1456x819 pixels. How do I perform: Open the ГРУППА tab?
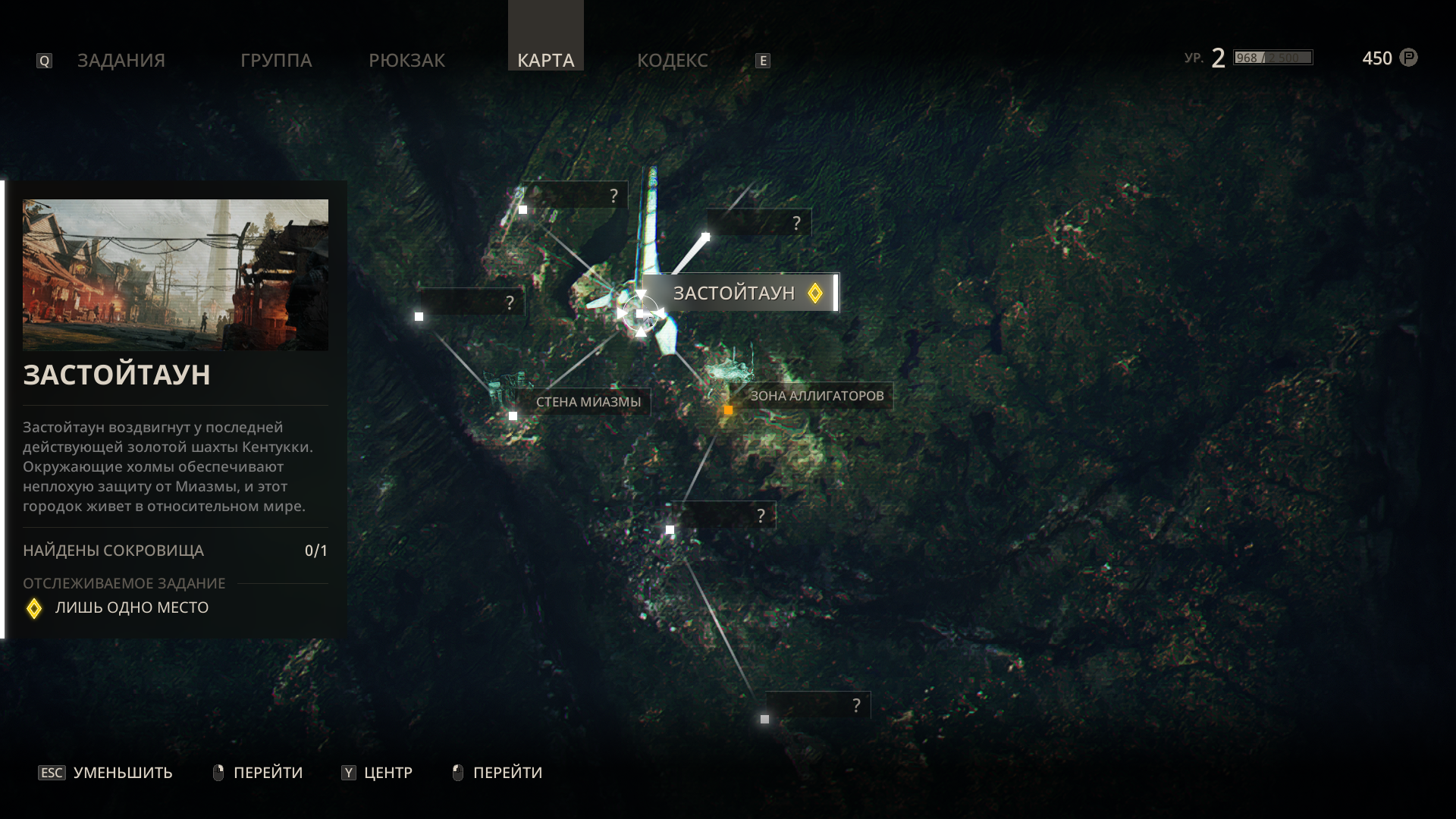(276, 60)
